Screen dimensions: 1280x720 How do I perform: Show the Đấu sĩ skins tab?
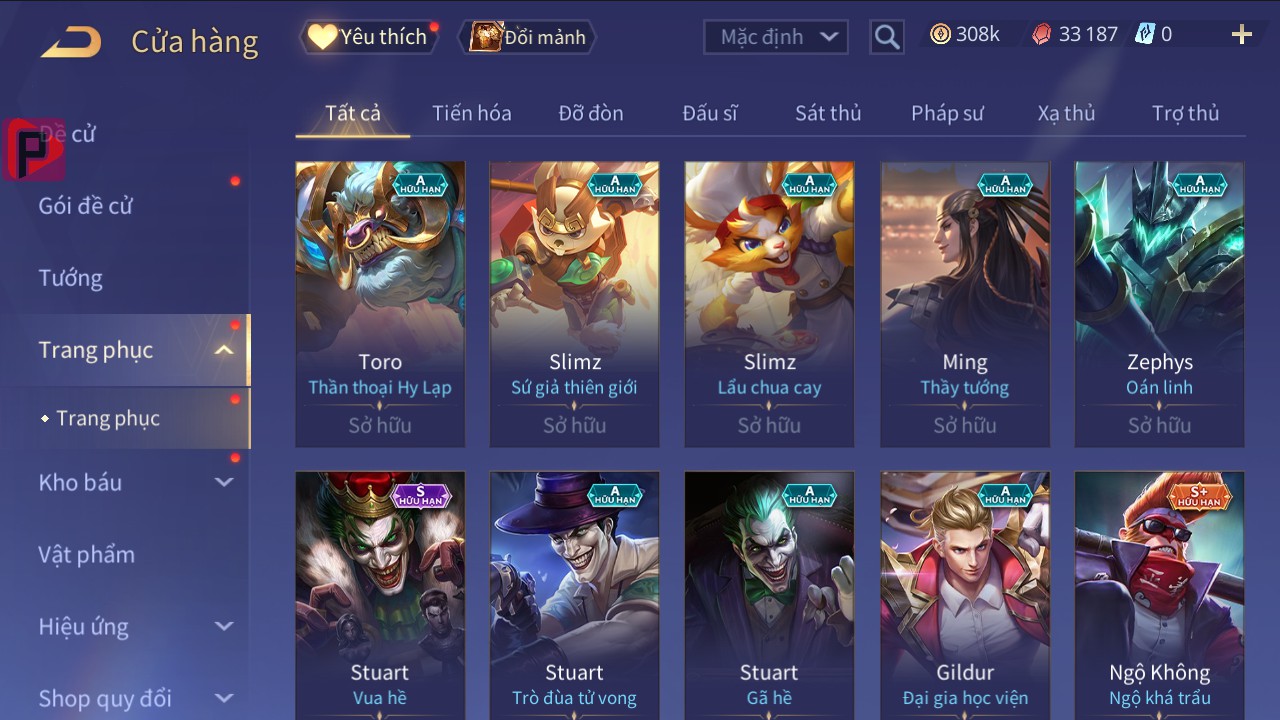(709, 113)
